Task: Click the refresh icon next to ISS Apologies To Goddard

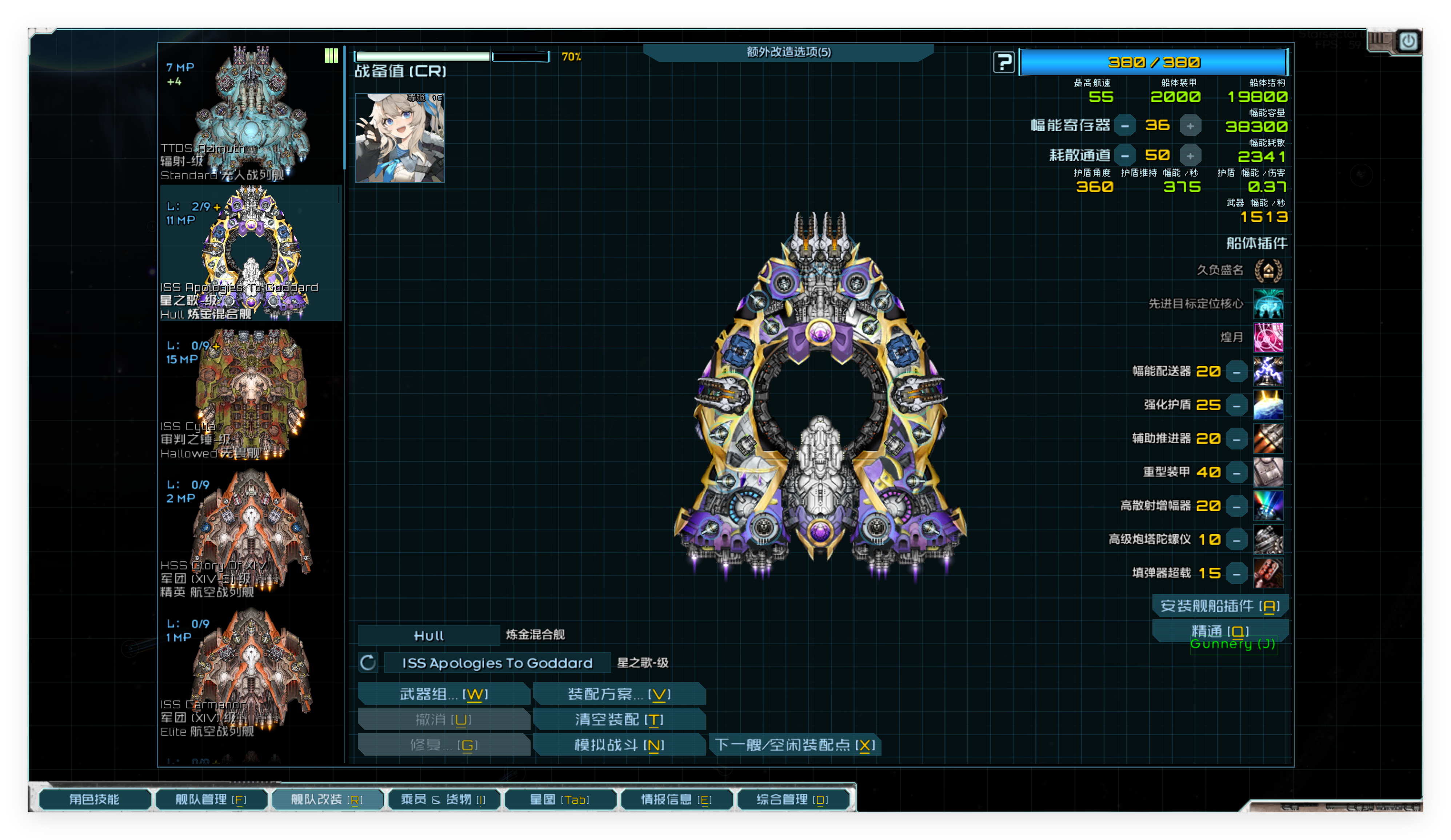Action: (x=368, y=663)
